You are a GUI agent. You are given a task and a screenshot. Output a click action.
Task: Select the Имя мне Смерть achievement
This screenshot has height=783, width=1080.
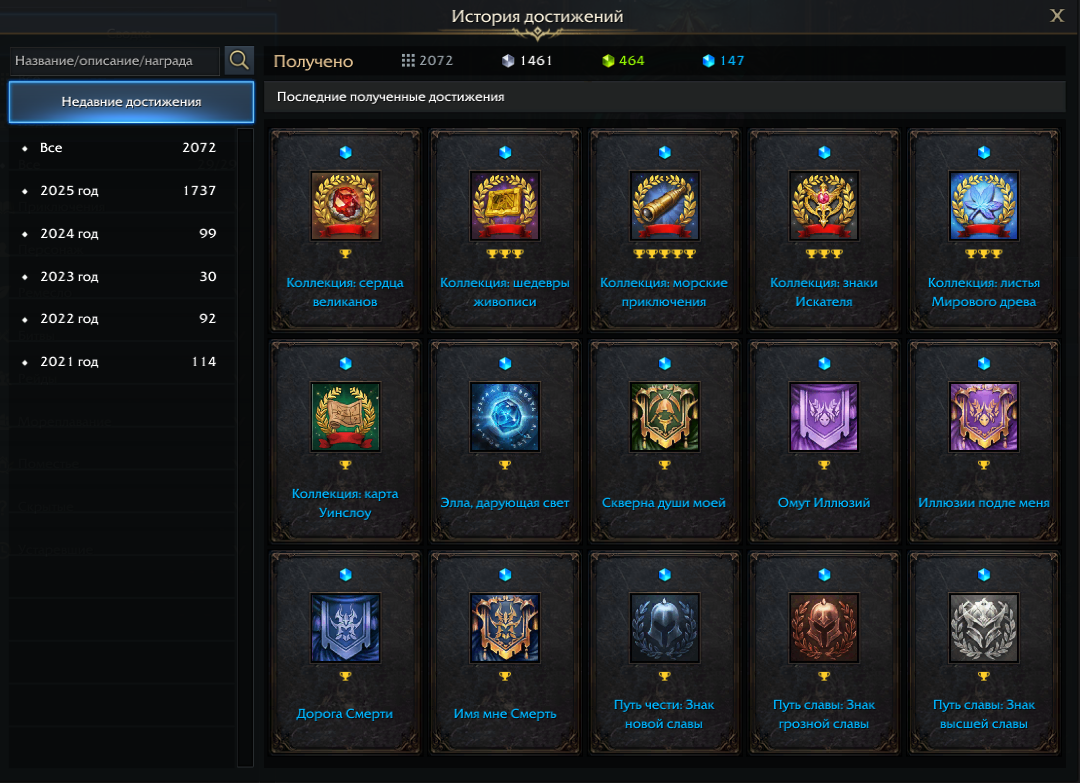(x=505, y=650)
